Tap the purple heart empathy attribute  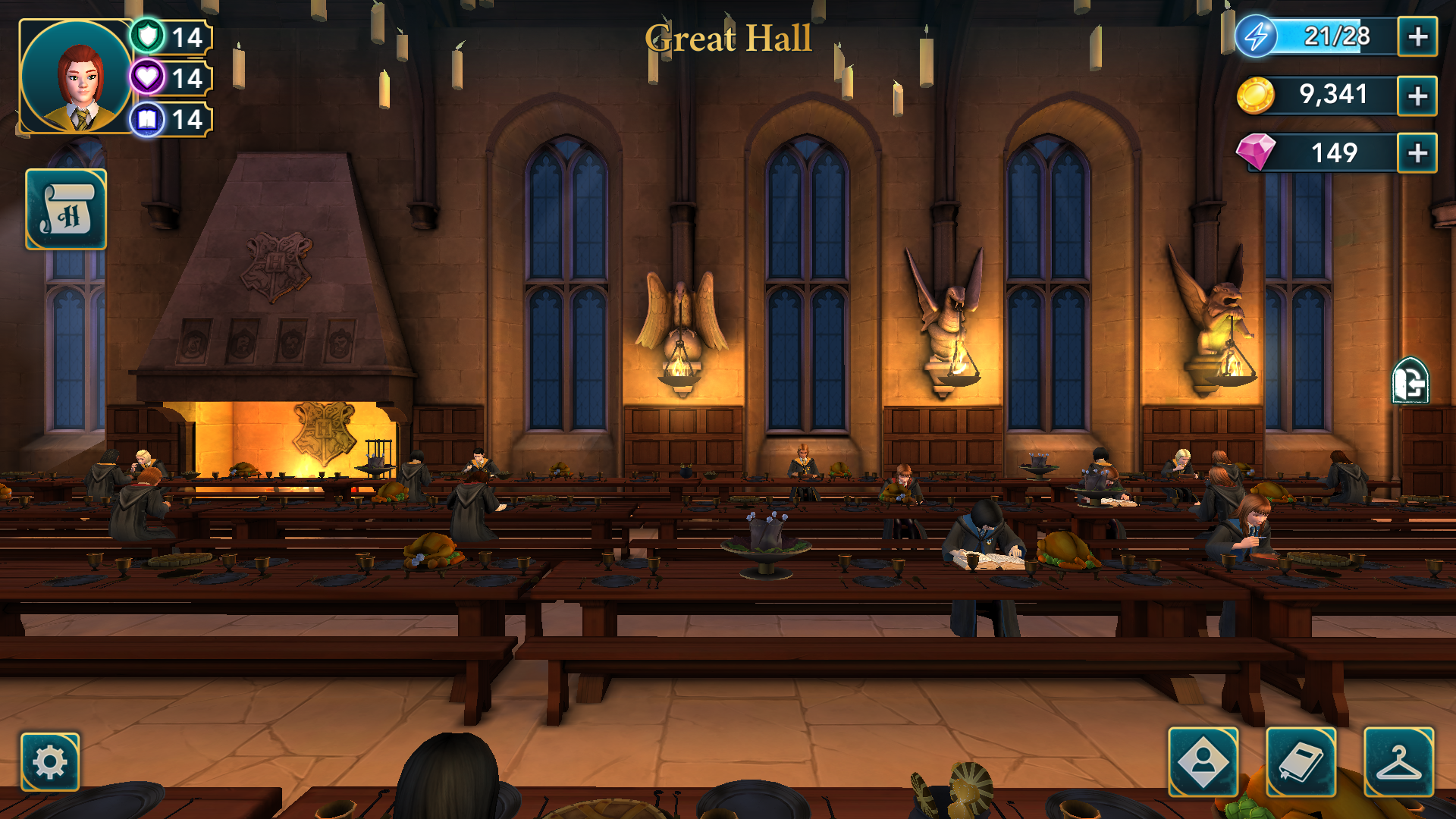tap(149, 77)
